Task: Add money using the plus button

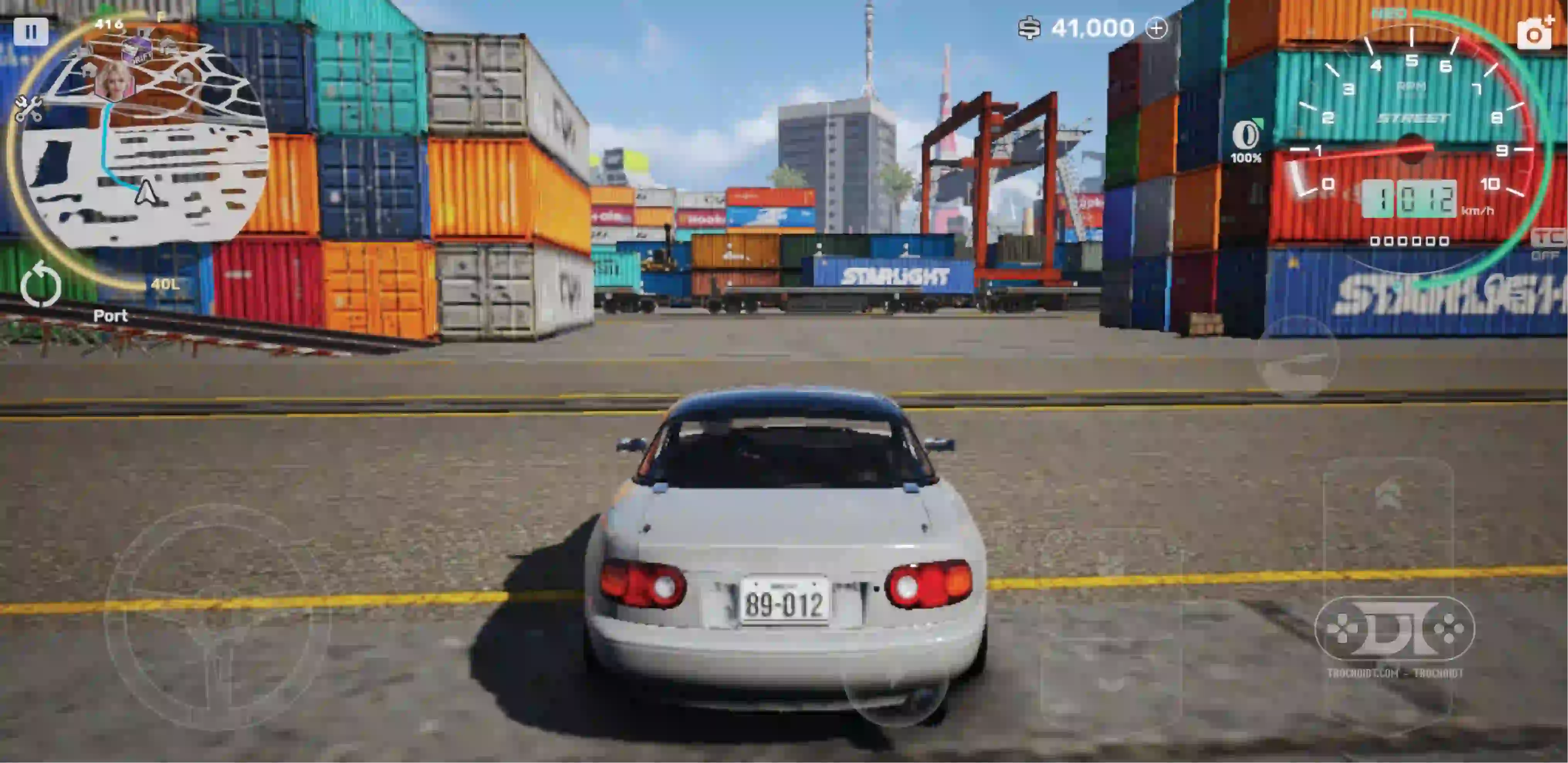Action: [x=1156, y=28]
